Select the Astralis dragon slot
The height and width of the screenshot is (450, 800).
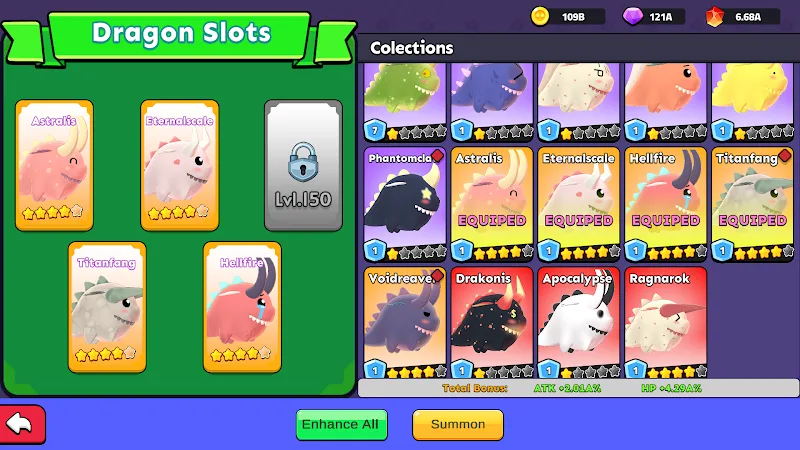tap(55, 165)
